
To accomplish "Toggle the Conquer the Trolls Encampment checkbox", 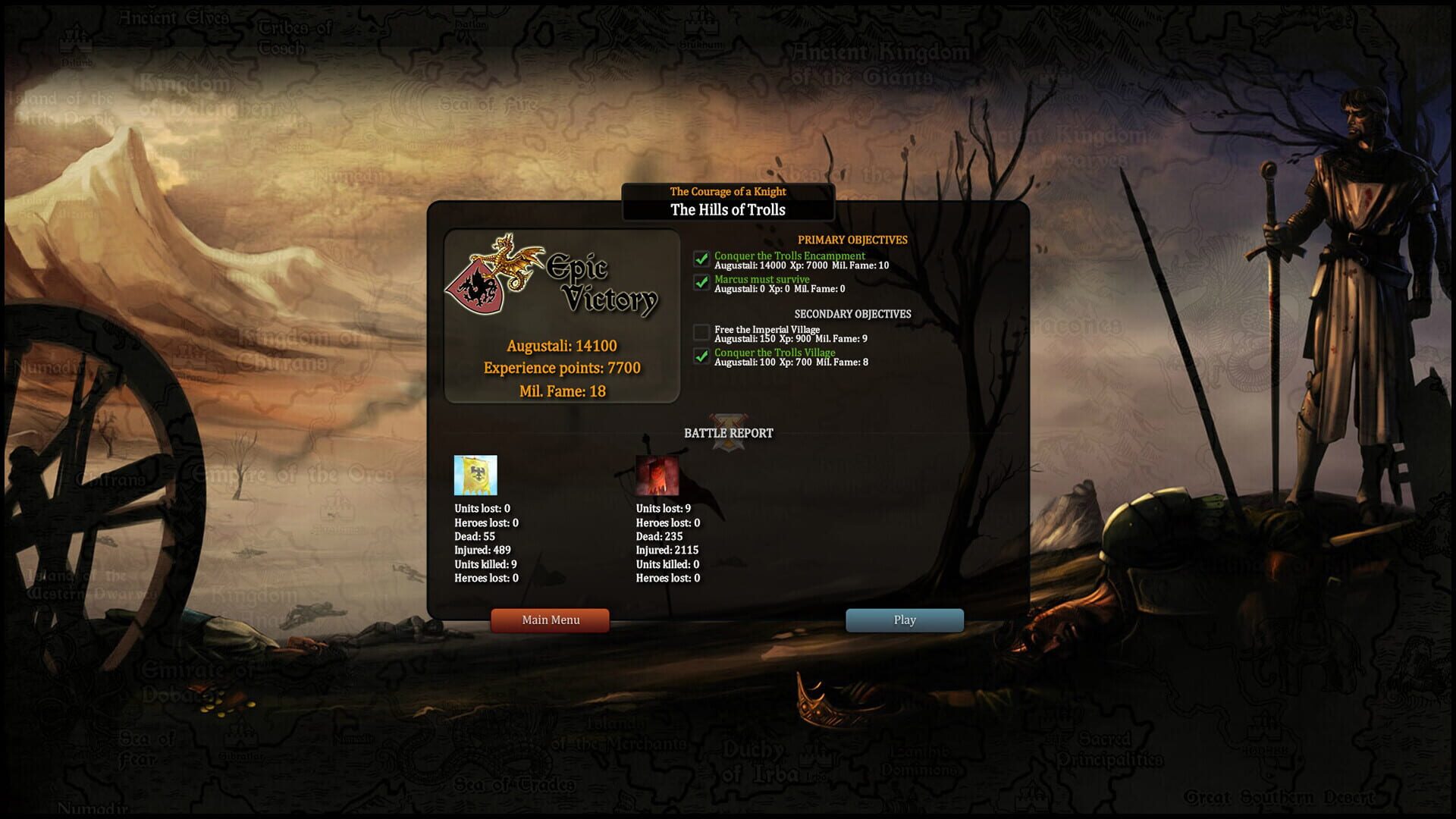I will (x=701, y=258).
